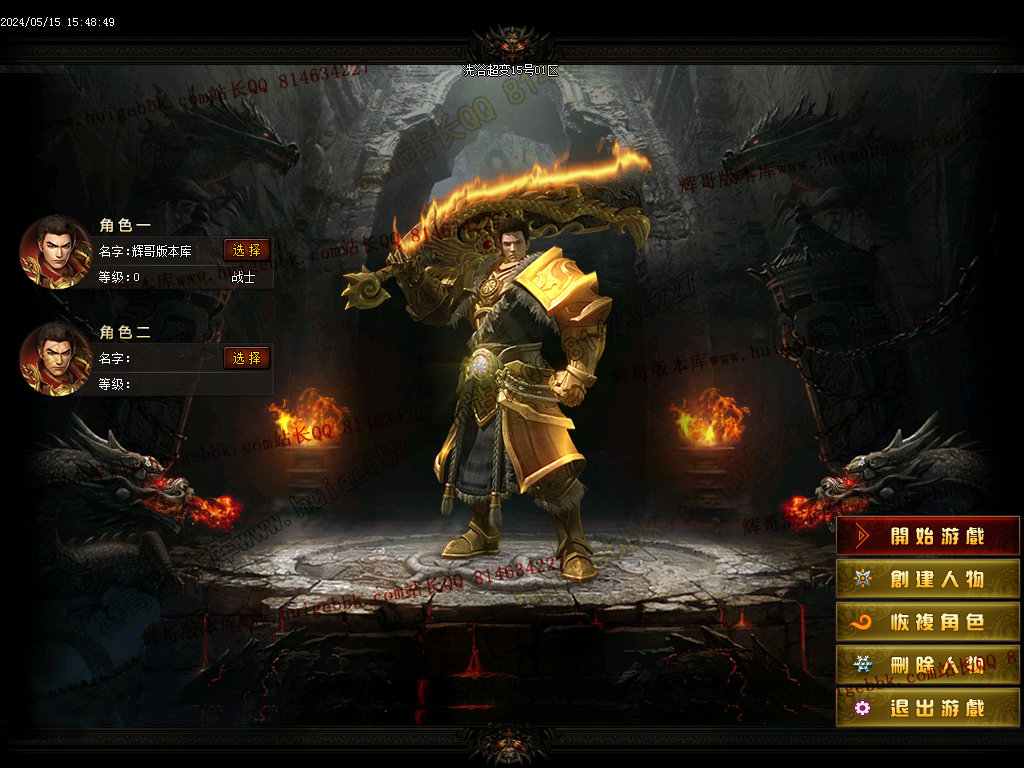The height and width of the screenshot is (768, 1024).
Task: Choose the 恢復角色 restore character button
Action: click(928, 622)
